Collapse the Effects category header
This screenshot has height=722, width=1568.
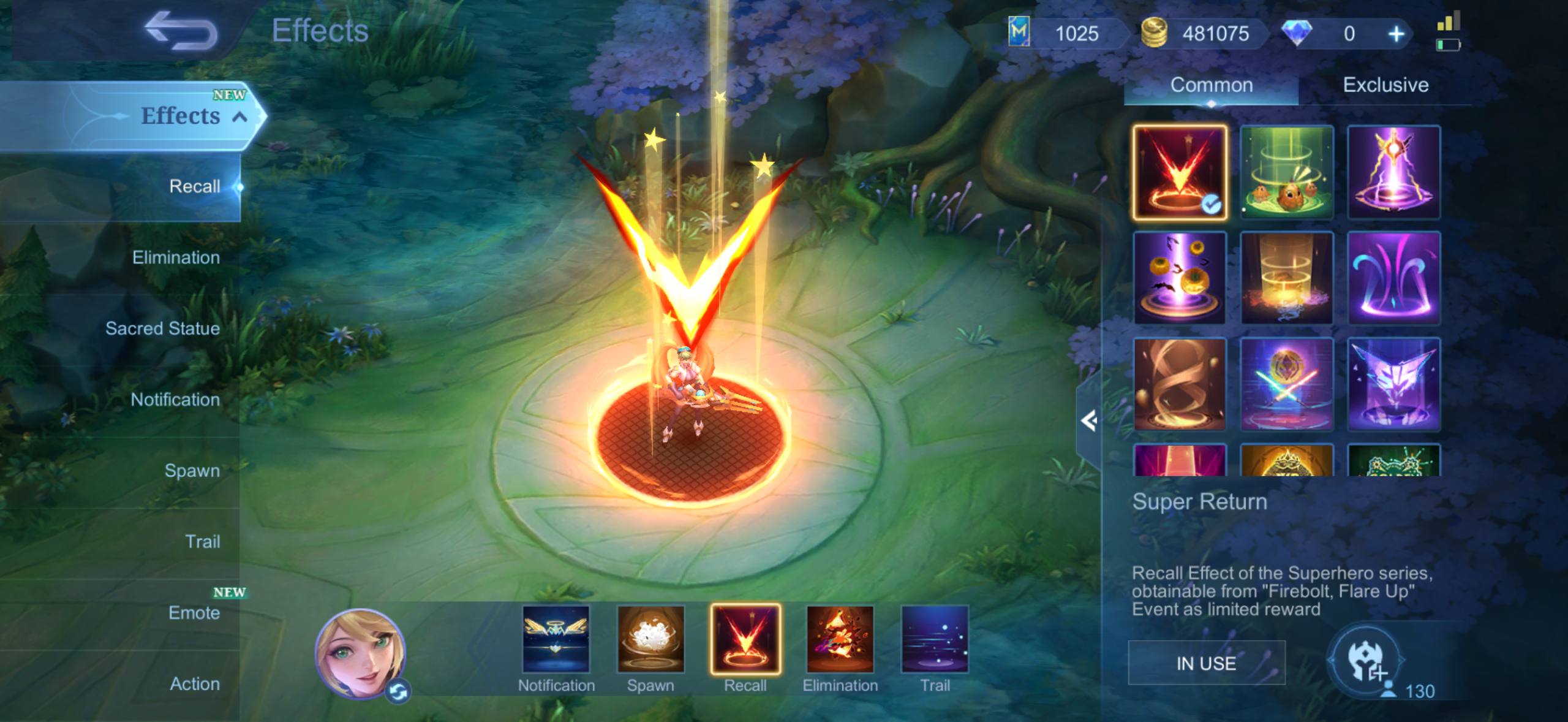pyautogui.click(x=240, y=116)
